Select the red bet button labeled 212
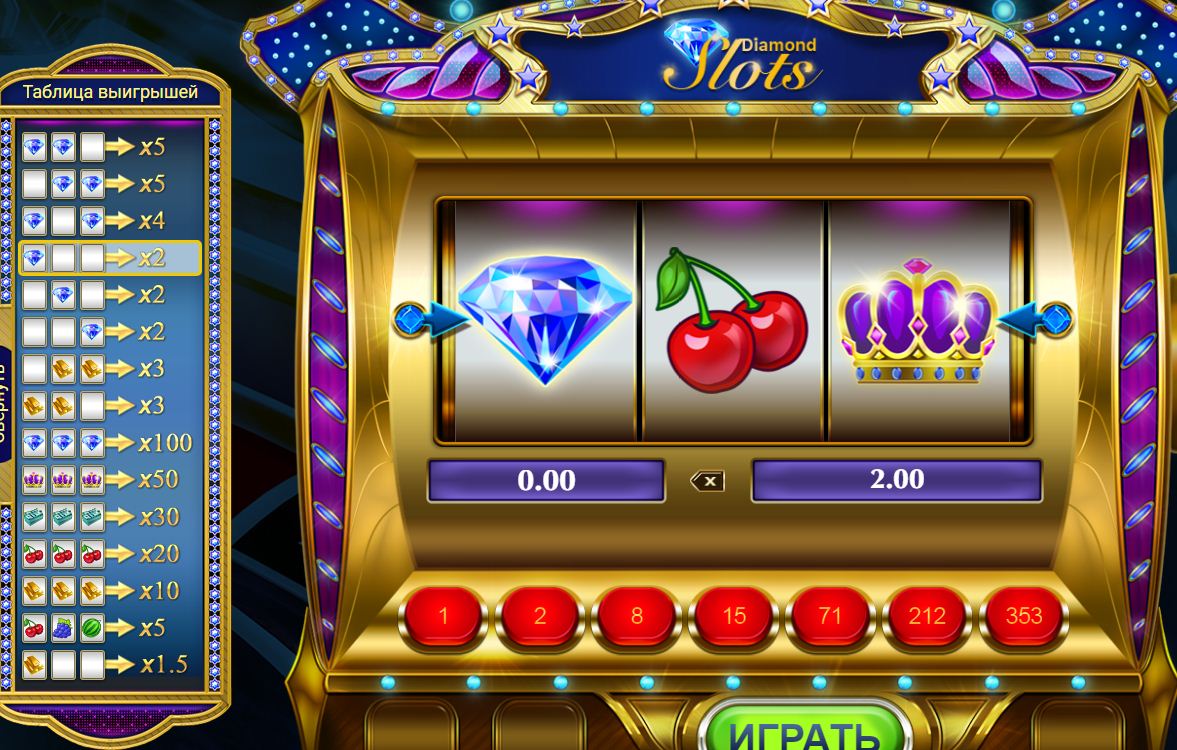This screenshot has width=1177, height=750. point(927,615)
